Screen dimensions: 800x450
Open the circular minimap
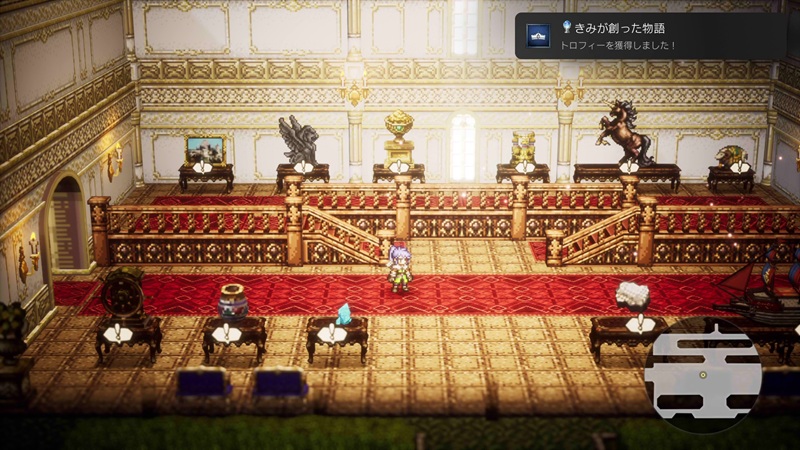click(x=703, y=375)
